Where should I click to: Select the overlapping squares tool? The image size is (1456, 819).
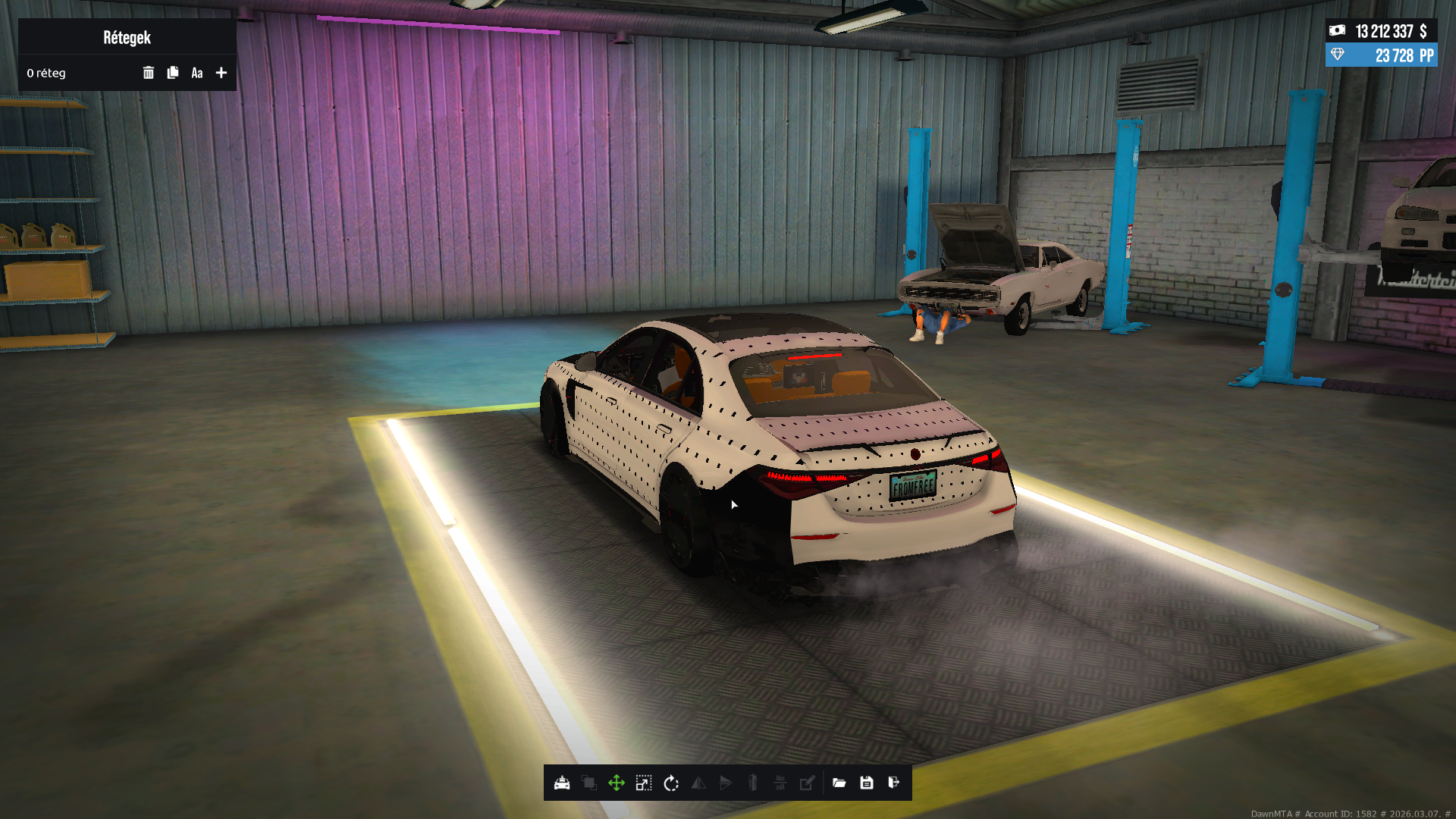[x=589, y=783]
